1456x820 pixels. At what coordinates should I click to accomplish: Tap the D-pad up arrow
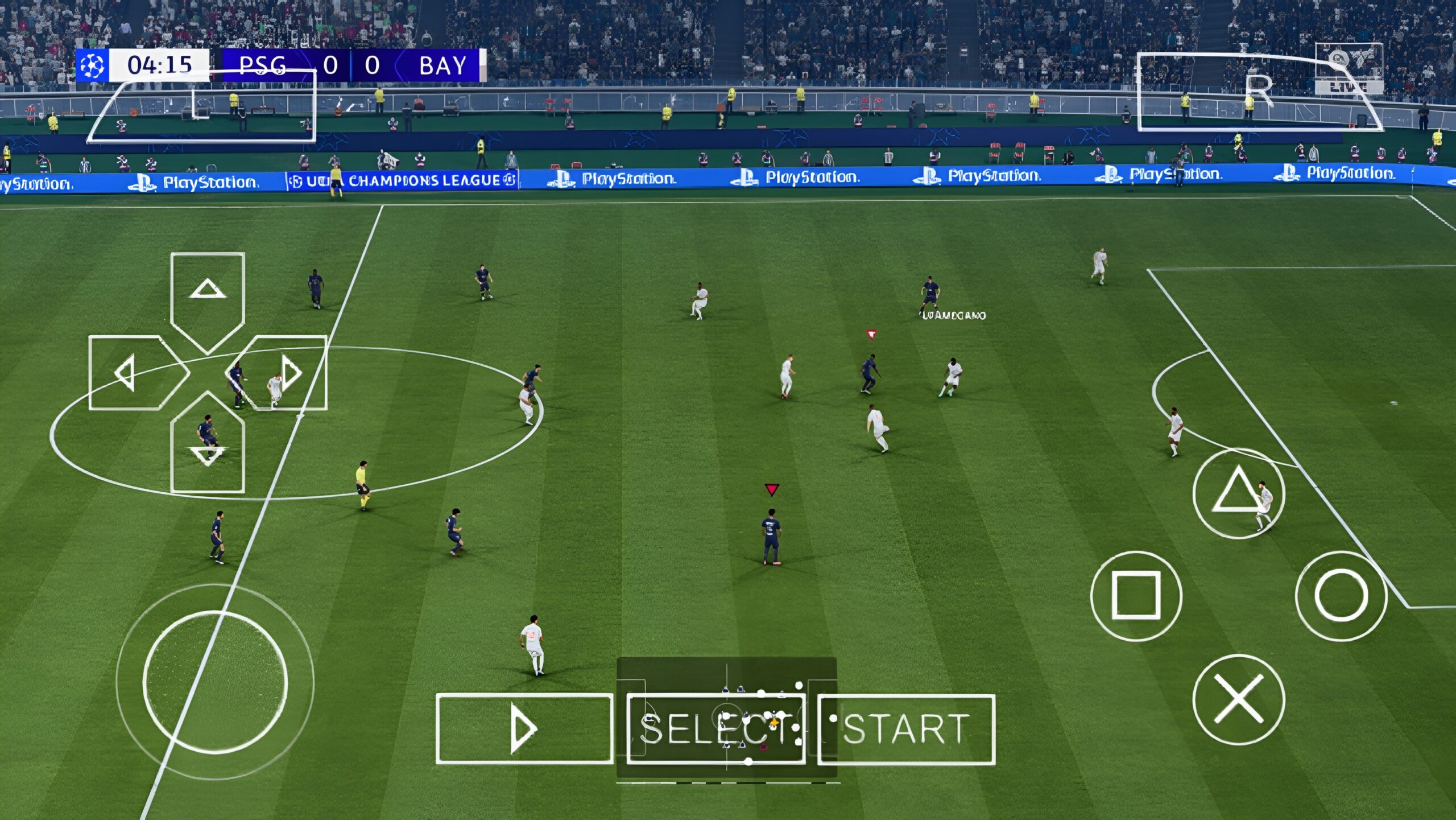pyautogui.click(x=208, y=296)
